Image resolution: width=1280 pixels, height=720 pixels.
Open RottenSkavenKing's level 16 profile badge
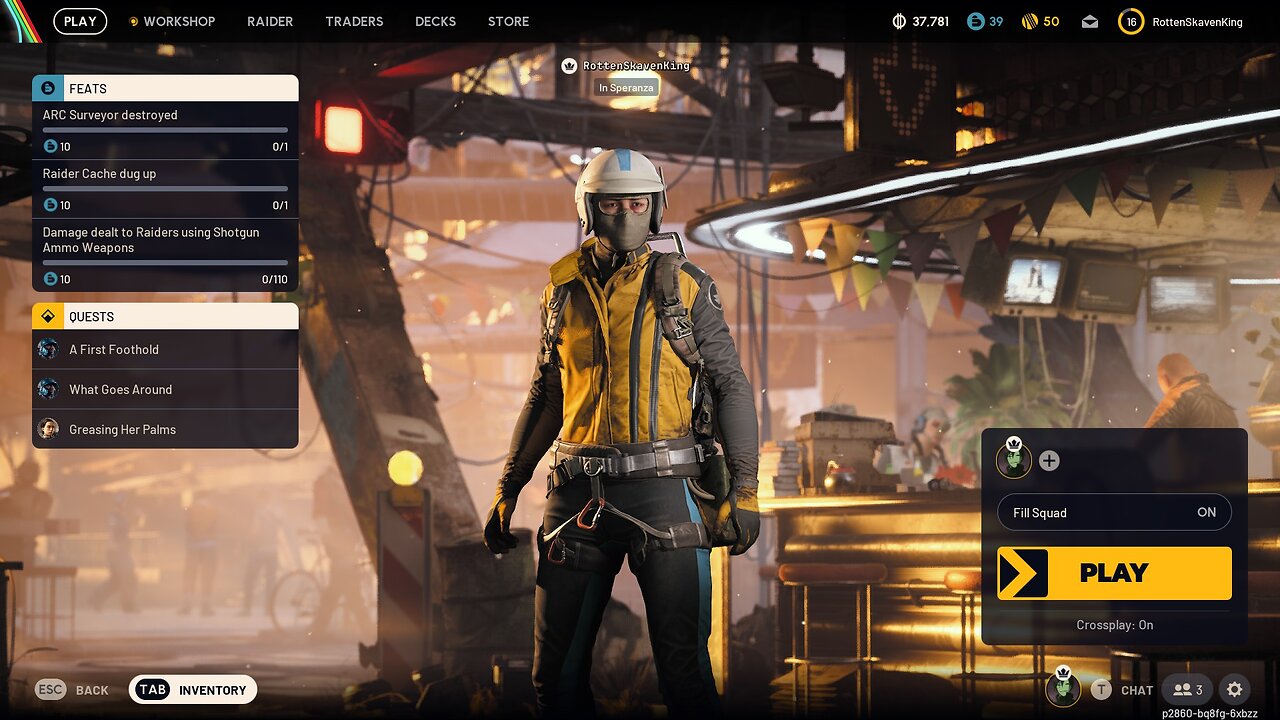click(1131, 21)
